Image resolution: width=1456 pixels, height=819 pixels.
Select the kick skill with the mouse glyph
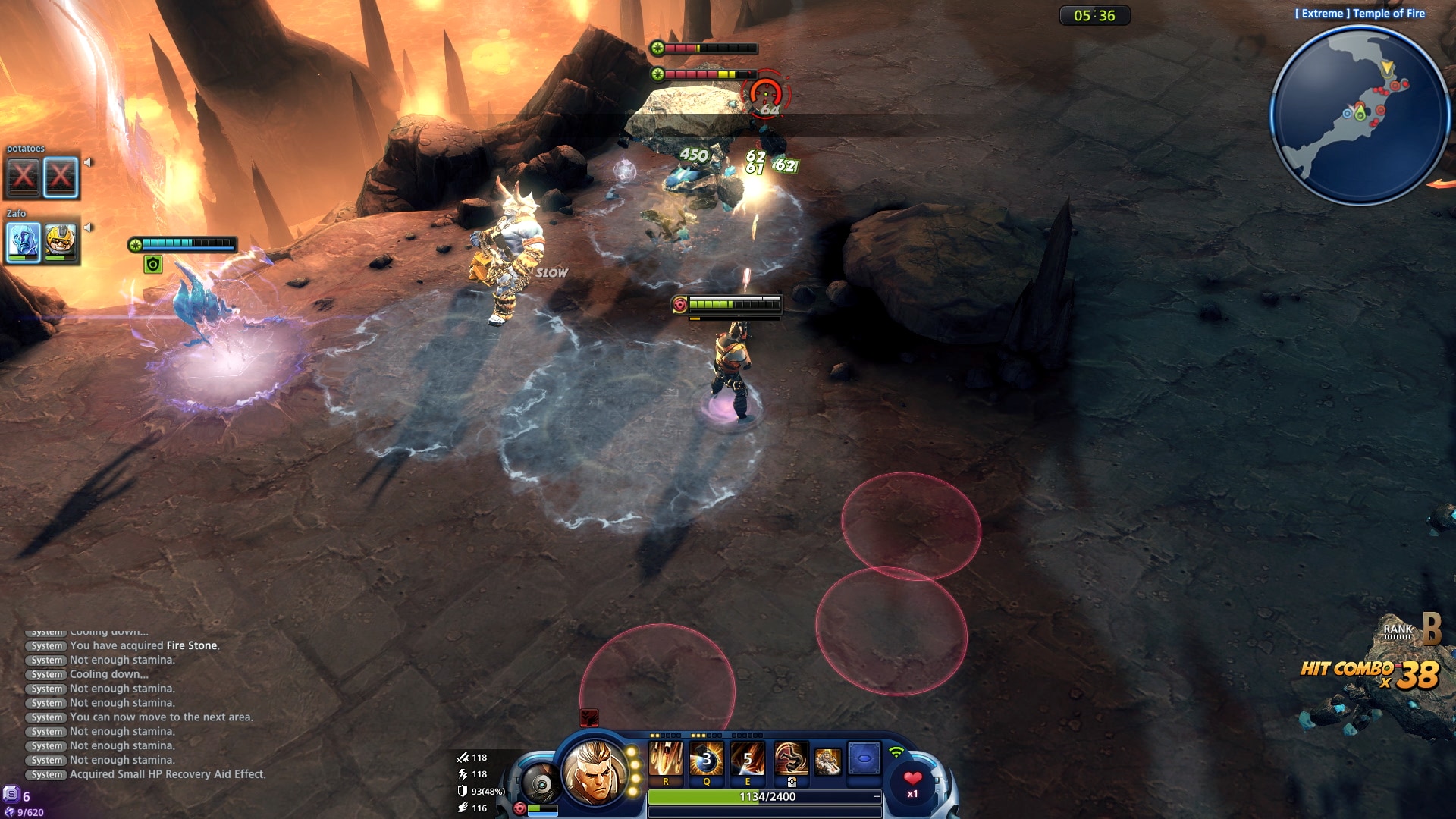(790, 759)
